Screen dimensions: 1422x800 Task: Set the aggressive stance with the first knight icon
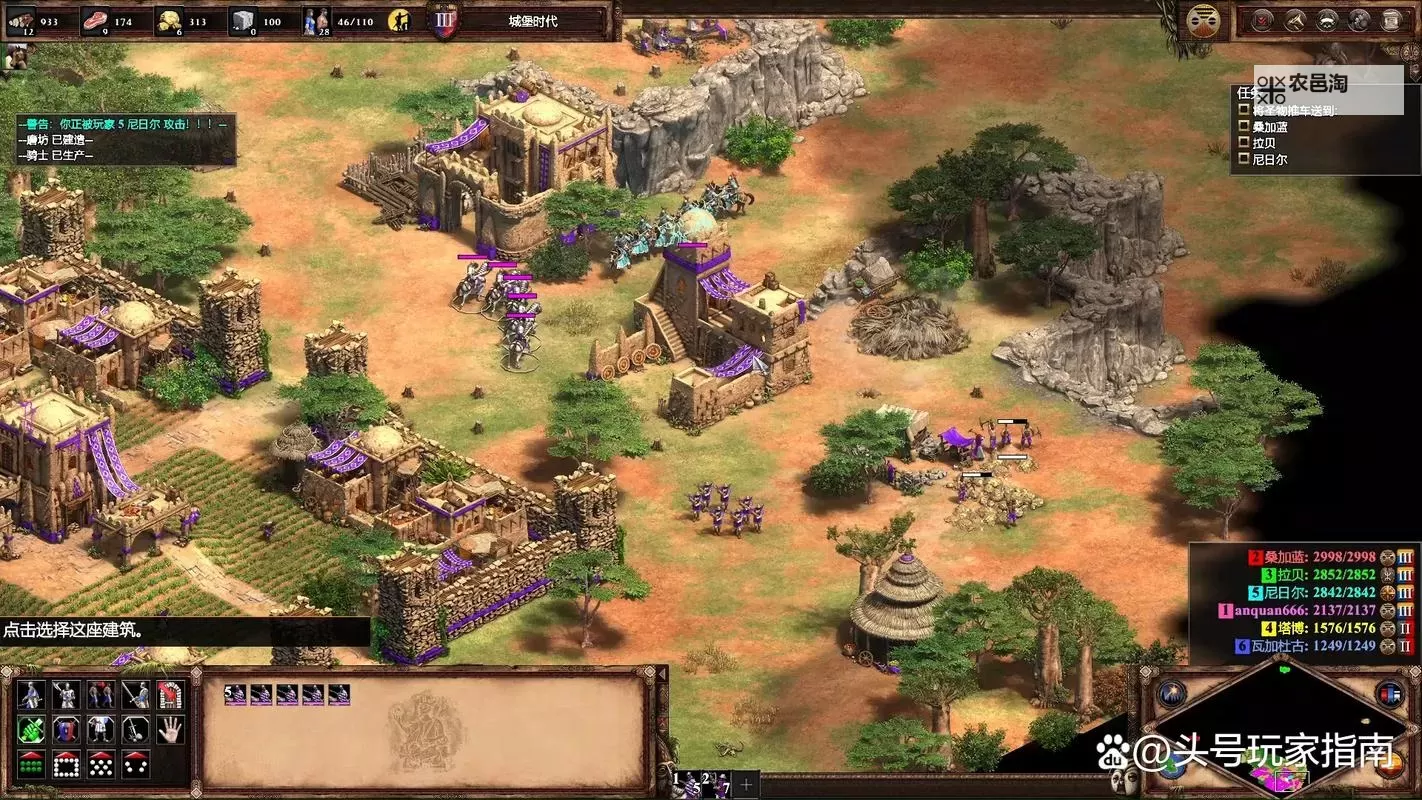pos(32,695)
